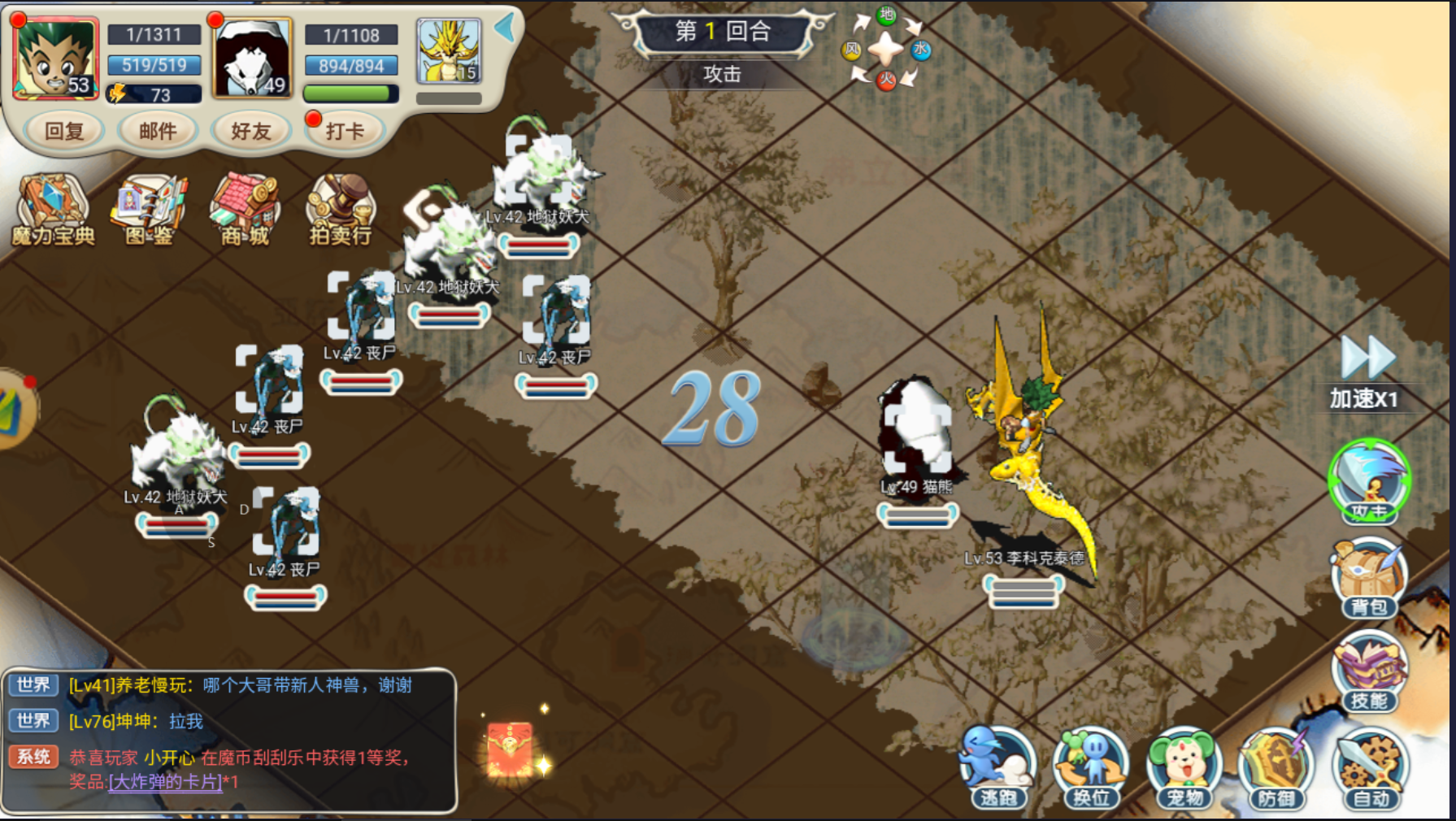
Task: Collapse the top-left panel with blue arrow
Action: (x=506, y=28)
